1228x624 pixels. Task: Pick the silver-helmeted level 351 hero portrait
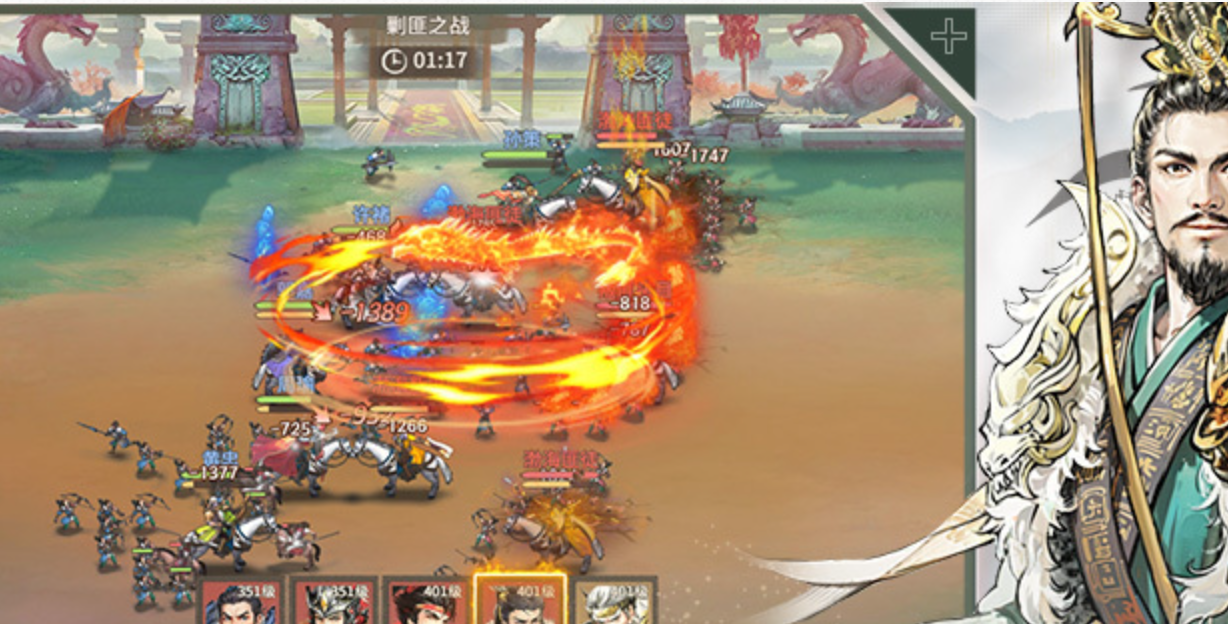click(x=333, y=602)
